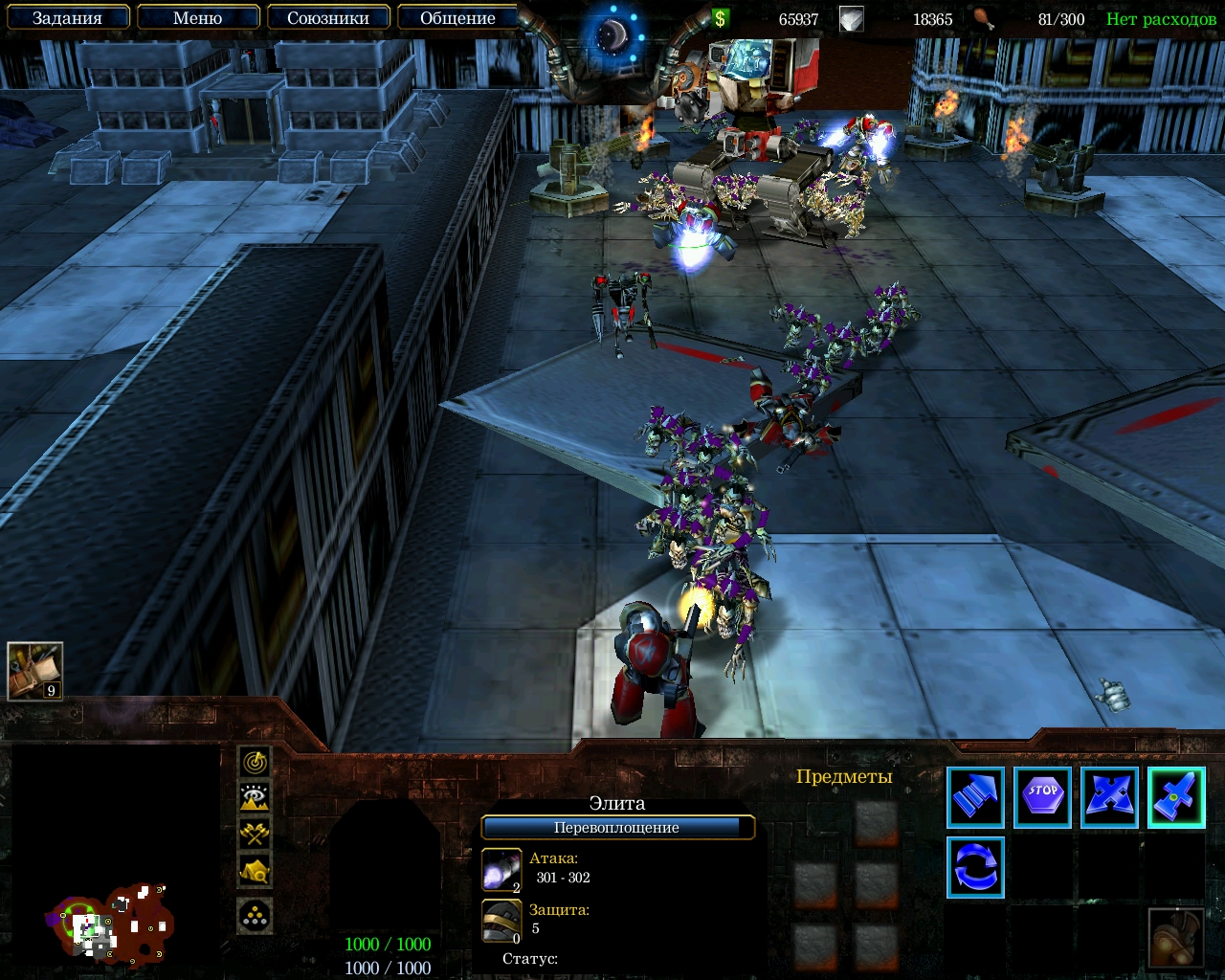This screenshot has width=1225, height=980.
Task: Activate the minimap signal ping button
Action: 255,762
